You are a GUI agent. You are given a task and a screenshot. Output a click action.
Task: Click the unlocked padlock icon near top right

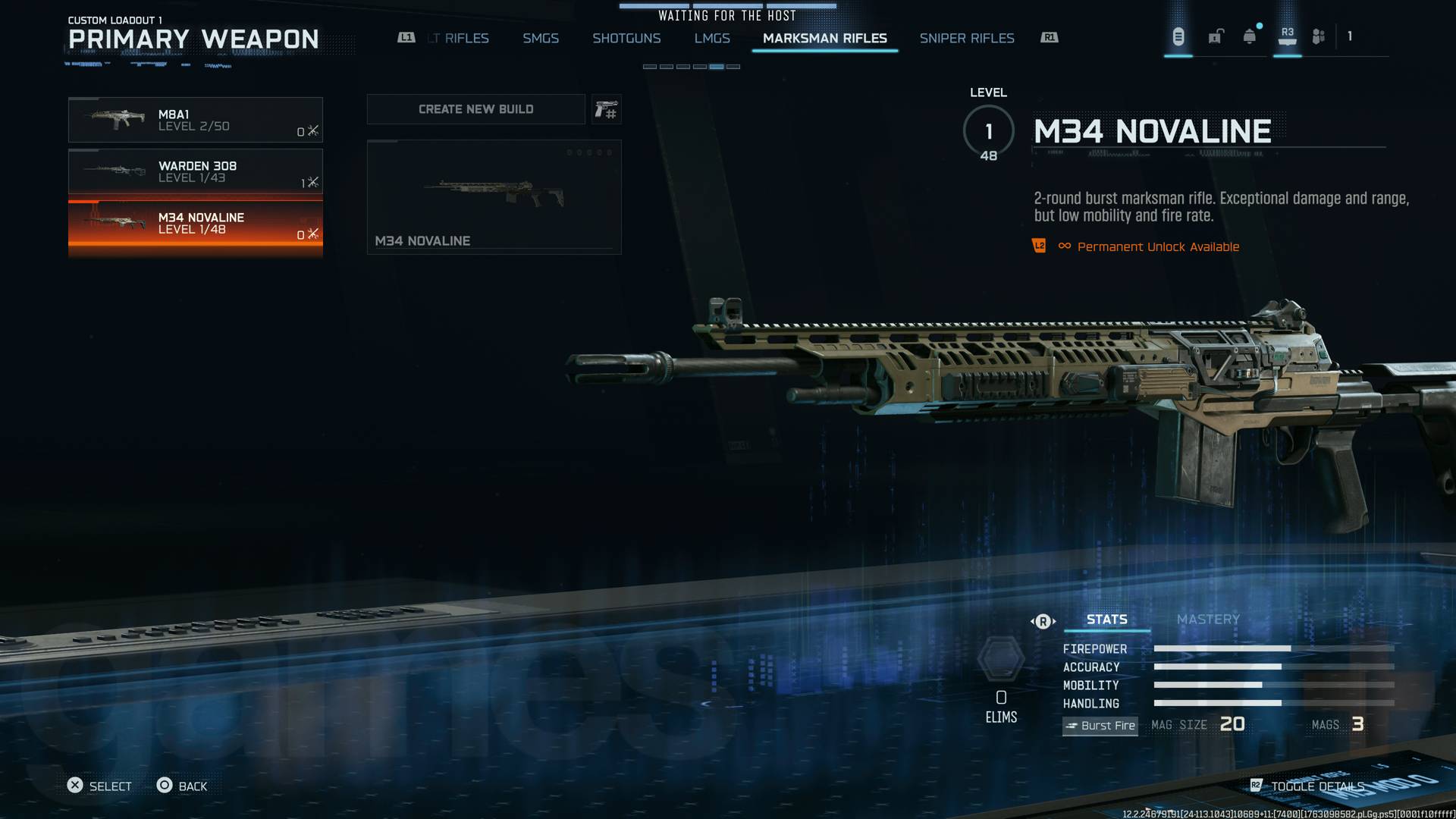tap(1216, 36)
